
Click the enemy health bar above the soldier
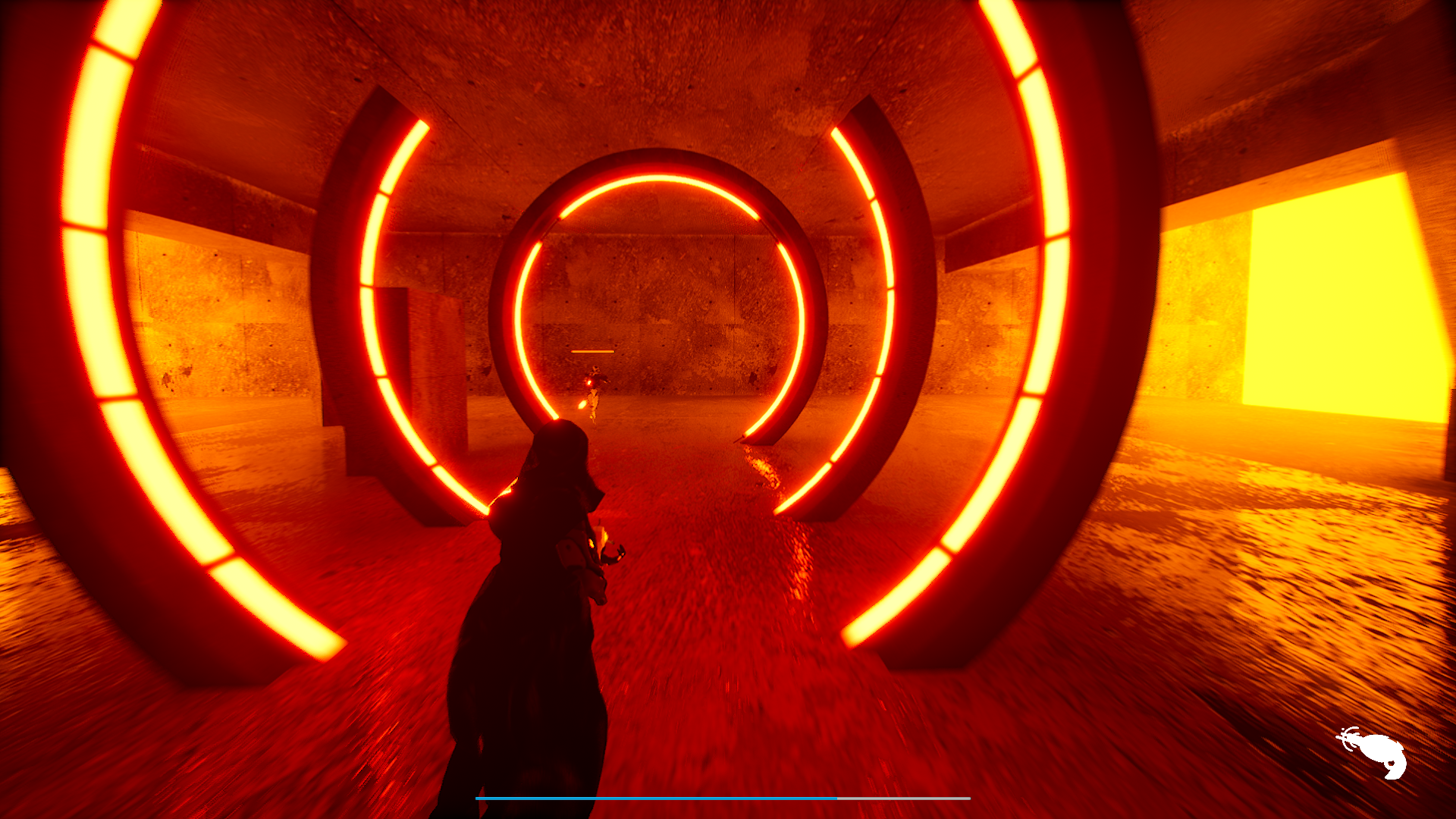click(592, 351)
